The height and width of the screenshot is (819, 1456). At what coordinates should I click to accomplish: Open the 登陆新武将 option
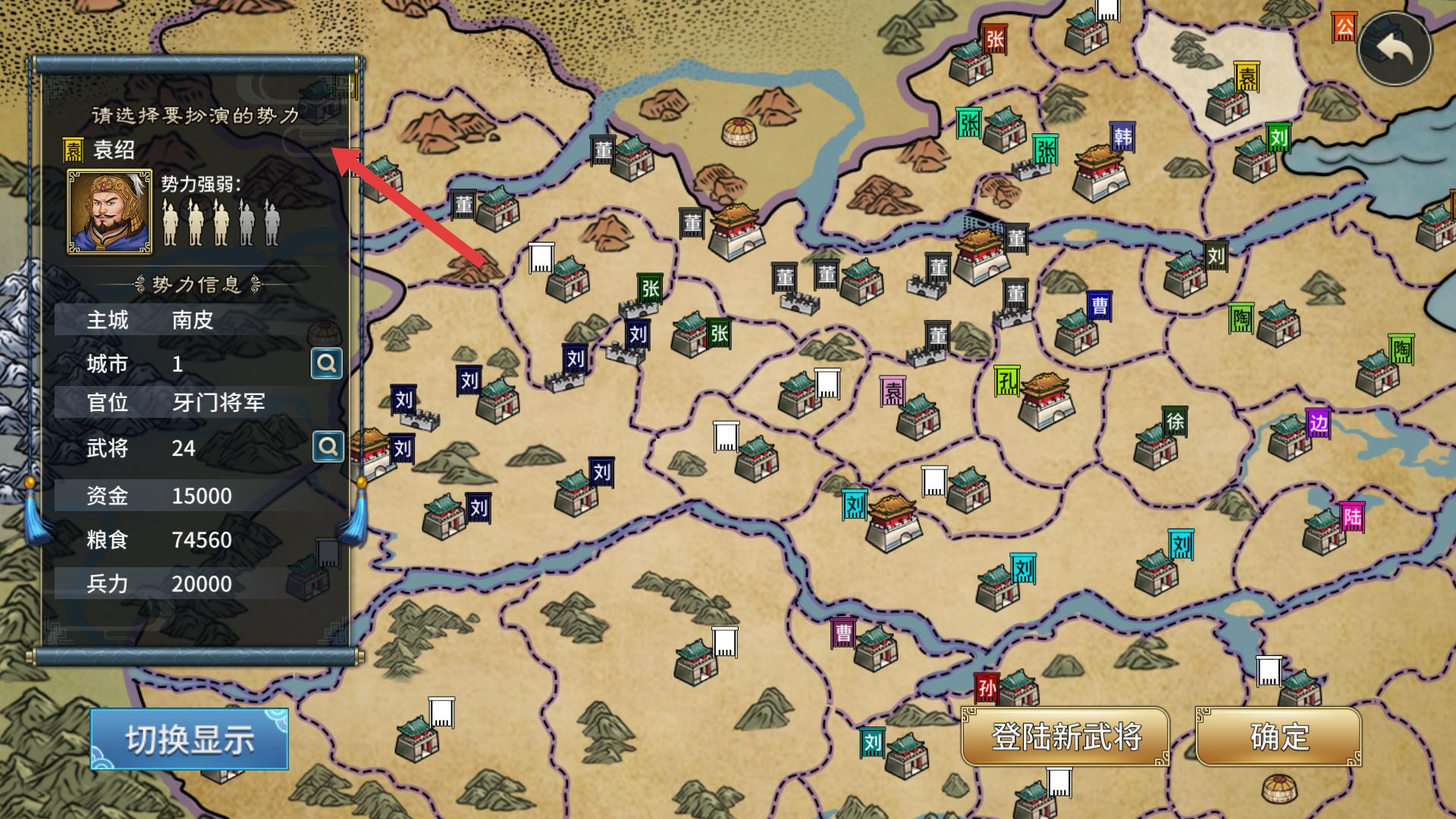tap(1065, 736)
